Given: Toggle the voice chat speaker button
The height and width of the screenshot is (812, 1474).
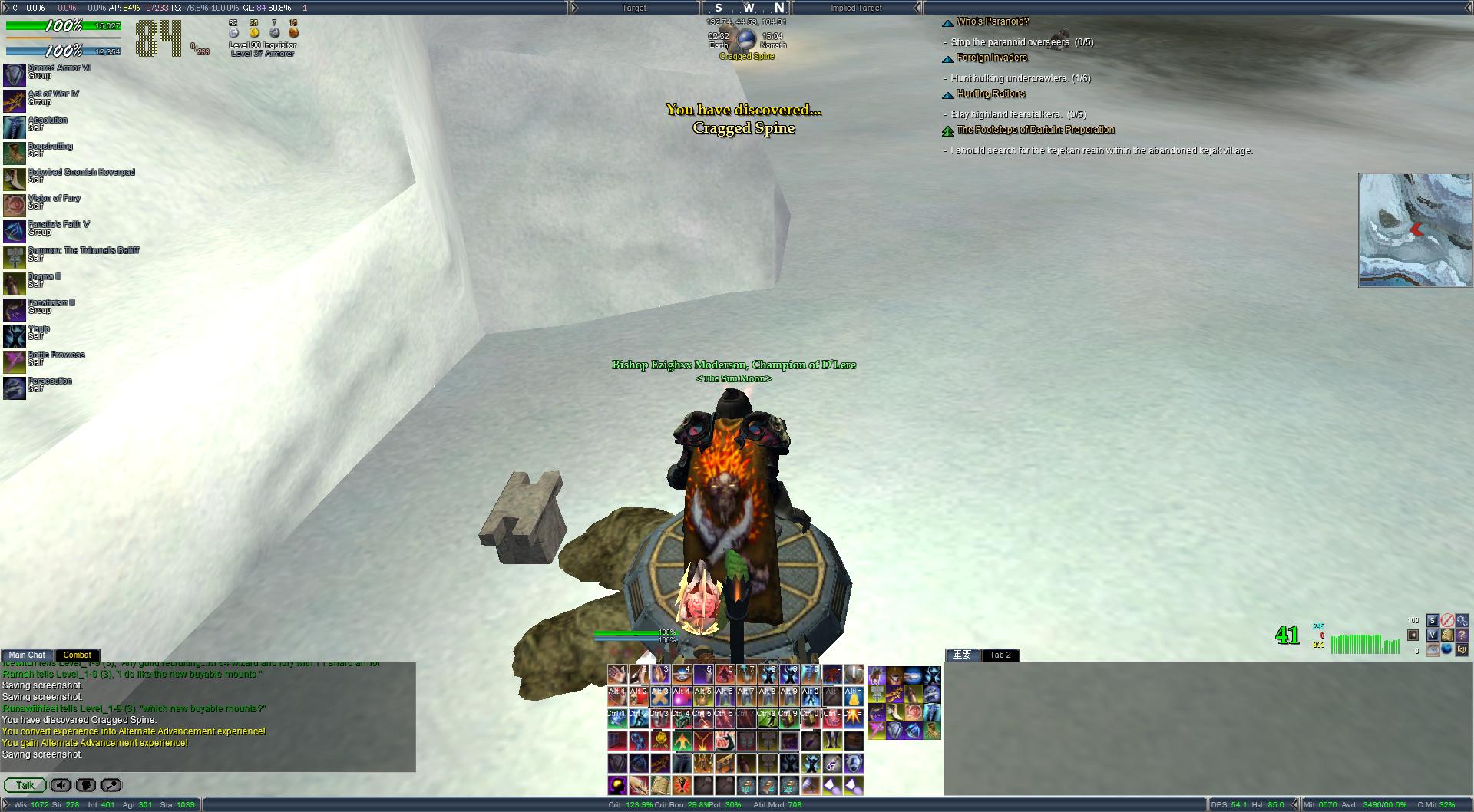Looking at the screenshot, I should [61, 785].
